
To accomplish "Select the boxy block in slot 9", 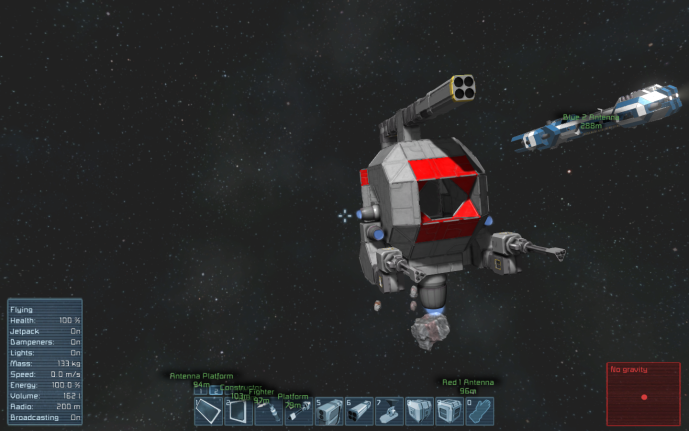I will 449,411.
